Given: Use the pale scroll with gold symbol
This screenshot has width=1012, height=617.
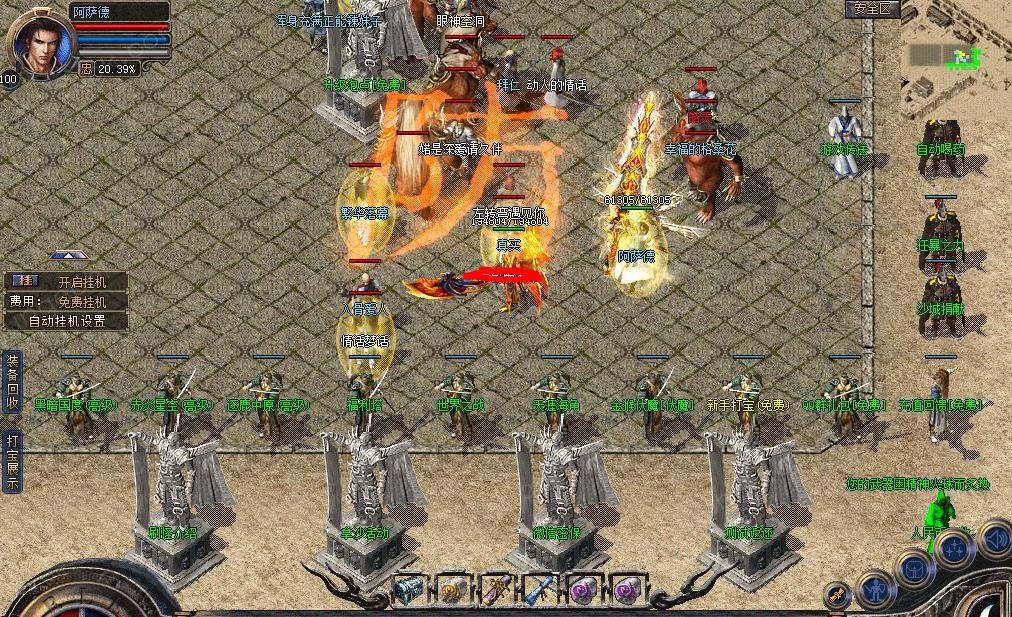Looking at the screenshot, I should point(452,590).
